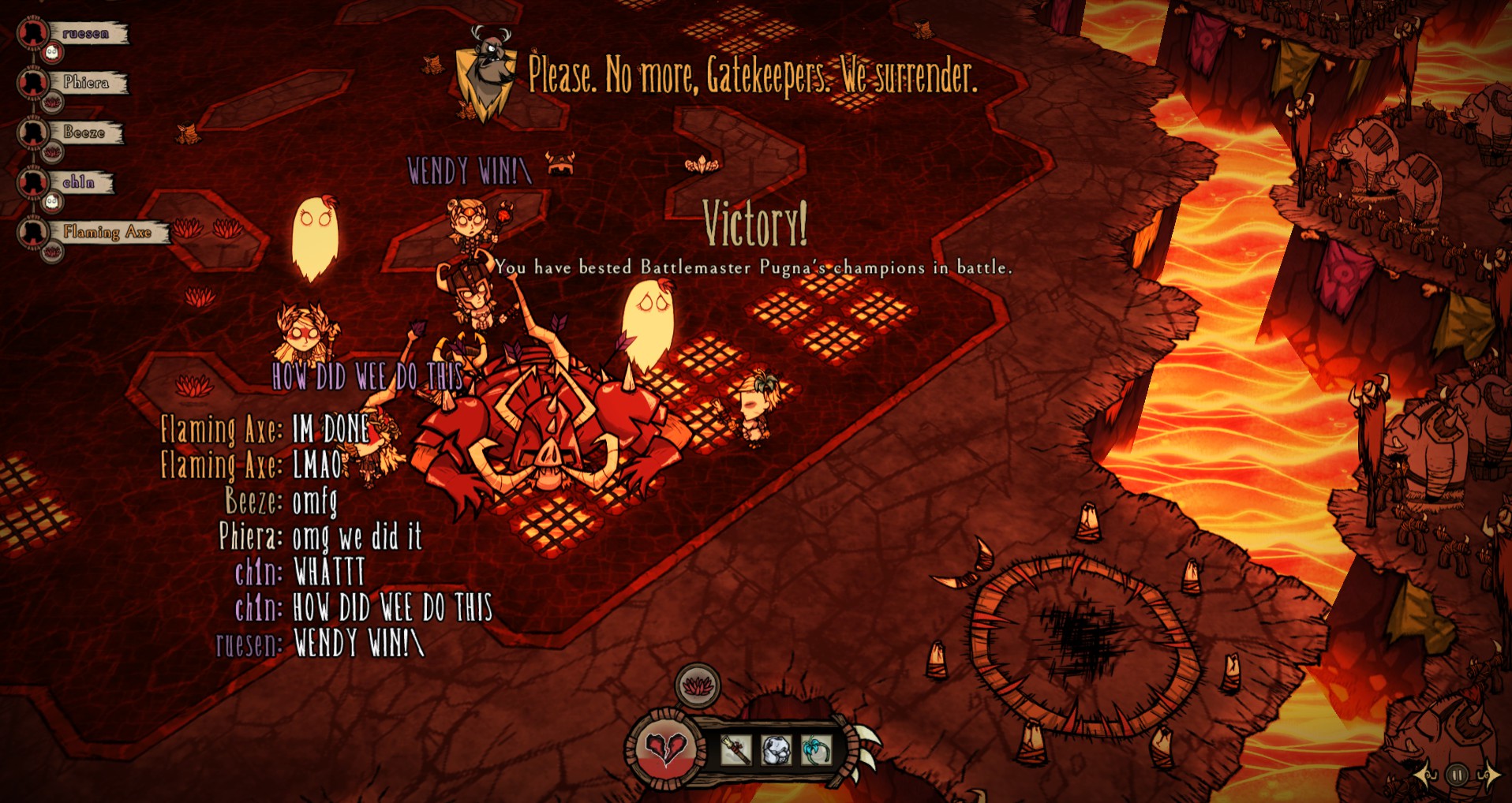
Task: Select teammate Phiera in the party list
Action: (x=86, y=83)
